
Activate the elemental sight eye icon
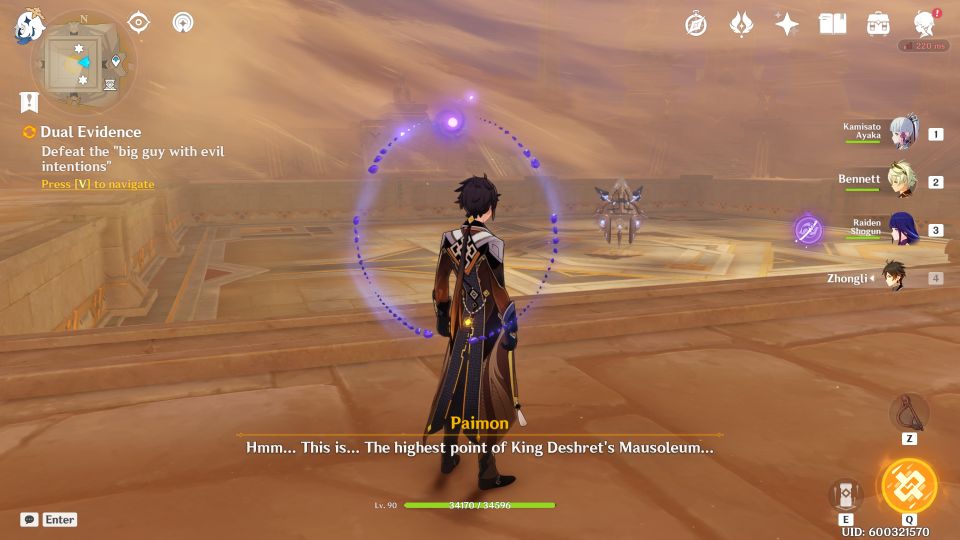click(x=138, y=22)
